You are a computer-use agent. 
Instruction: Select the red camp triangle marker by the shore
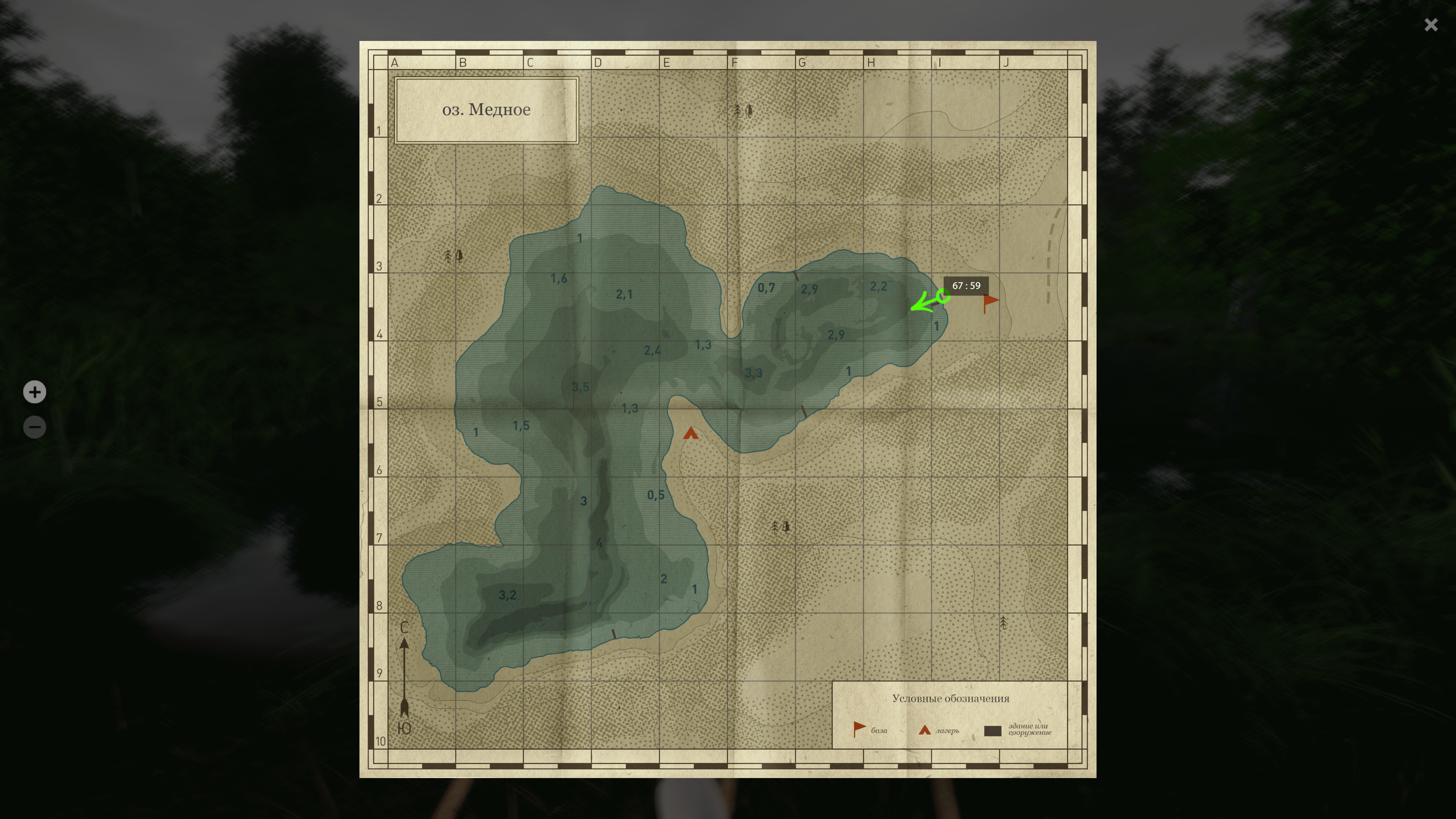pos(690,433)
